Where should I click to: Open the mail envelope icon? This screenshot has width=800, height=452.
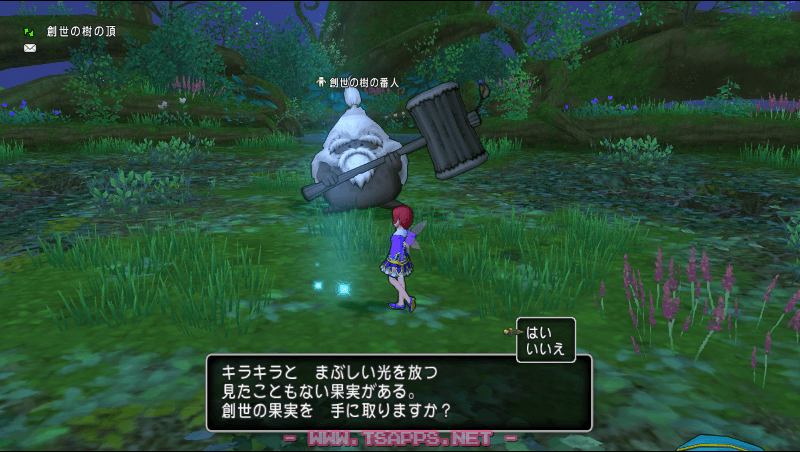pos(30,48)
